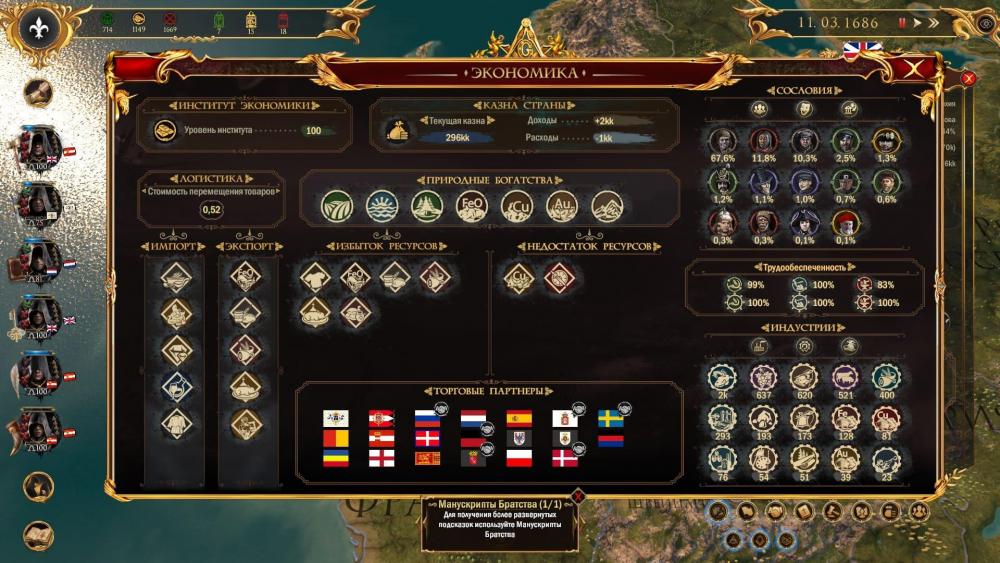This screenshot has width=1000, height=563.
Task: Resume time at normal speed
Action: (x=916, y=22)
